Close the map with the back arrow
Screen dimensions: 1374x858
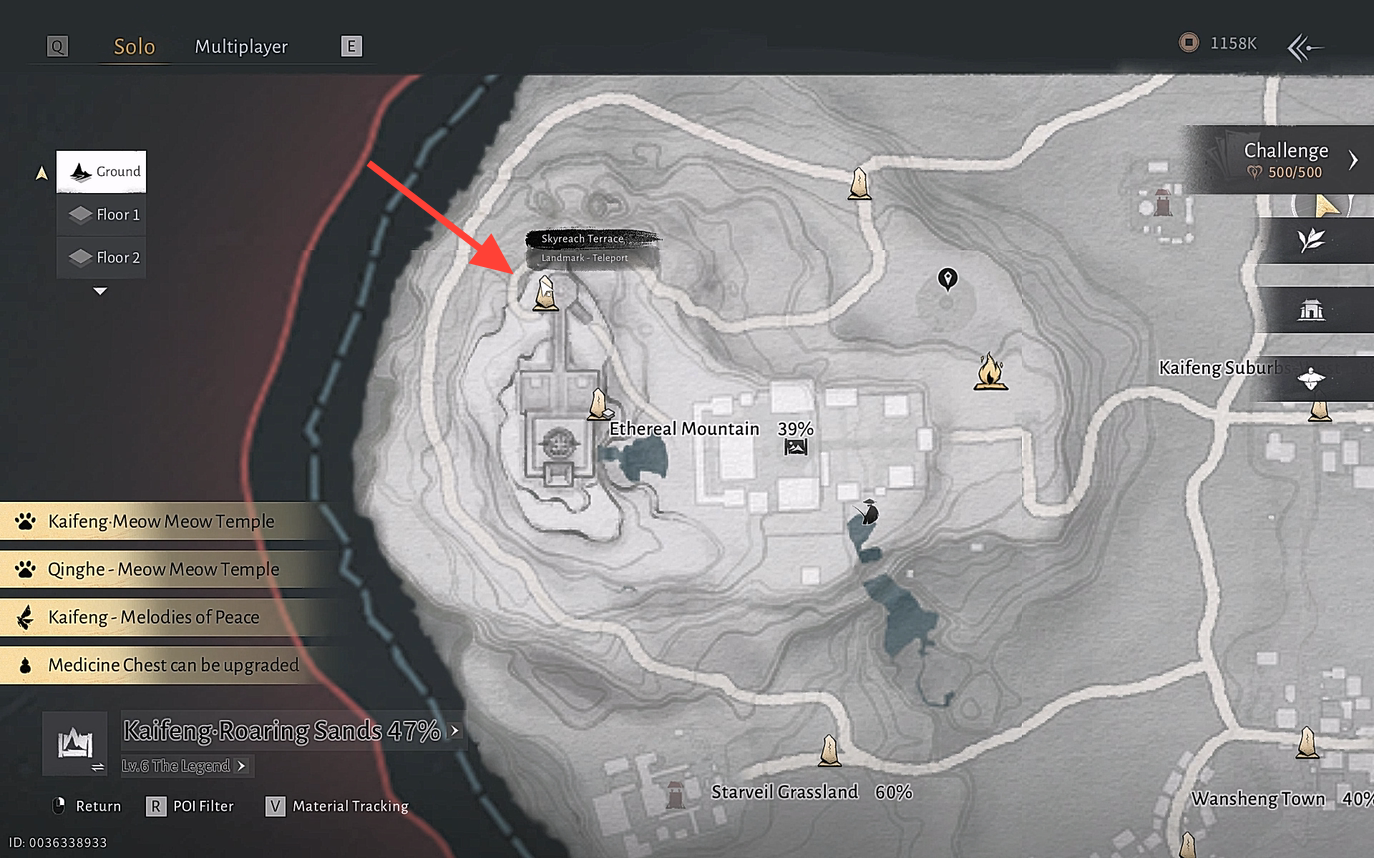pos(1305,47)
